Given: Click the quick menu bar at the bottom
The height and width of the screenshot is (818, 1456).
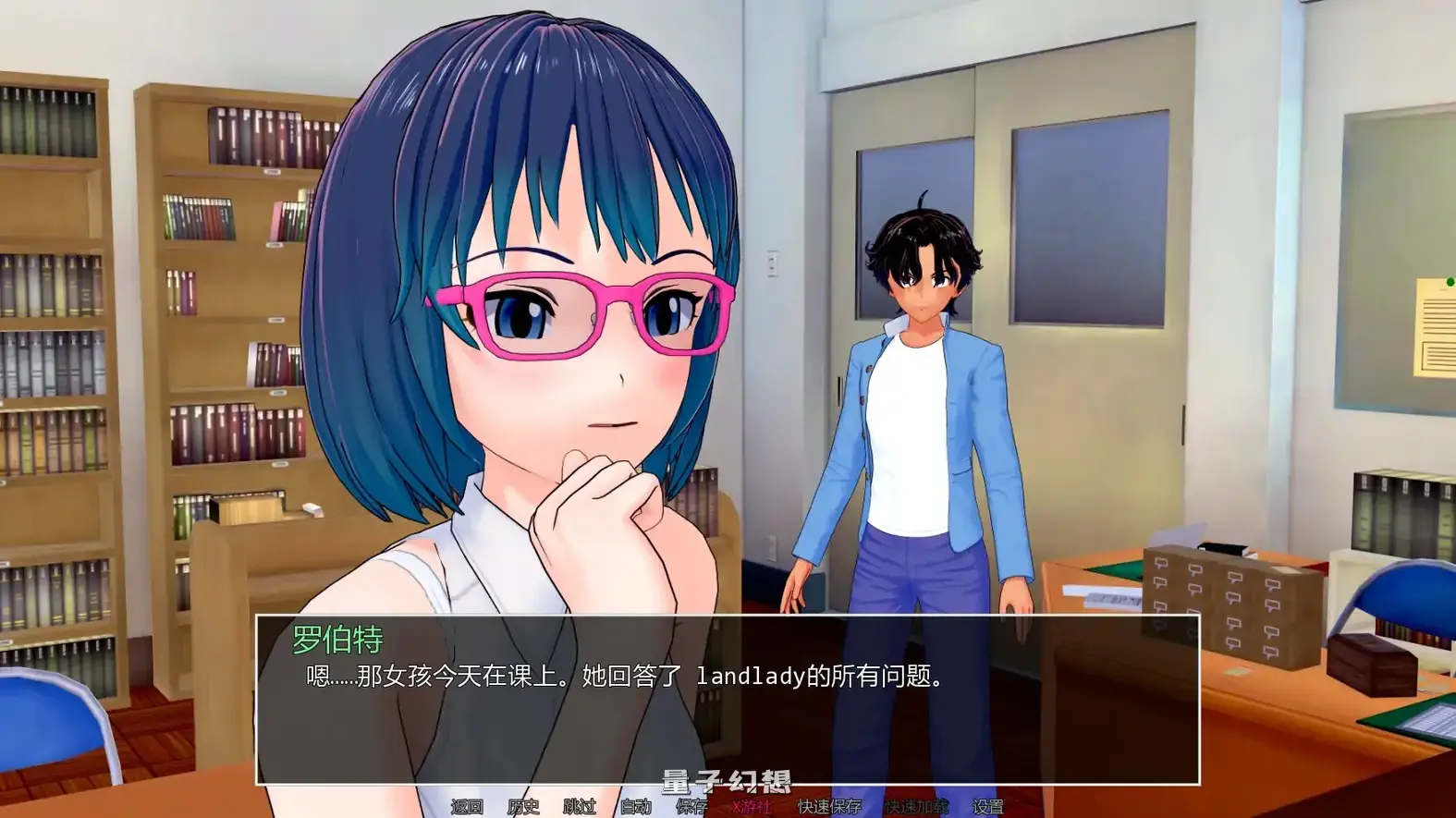Looking at the screenshot, I should click(x=728, y=805).
